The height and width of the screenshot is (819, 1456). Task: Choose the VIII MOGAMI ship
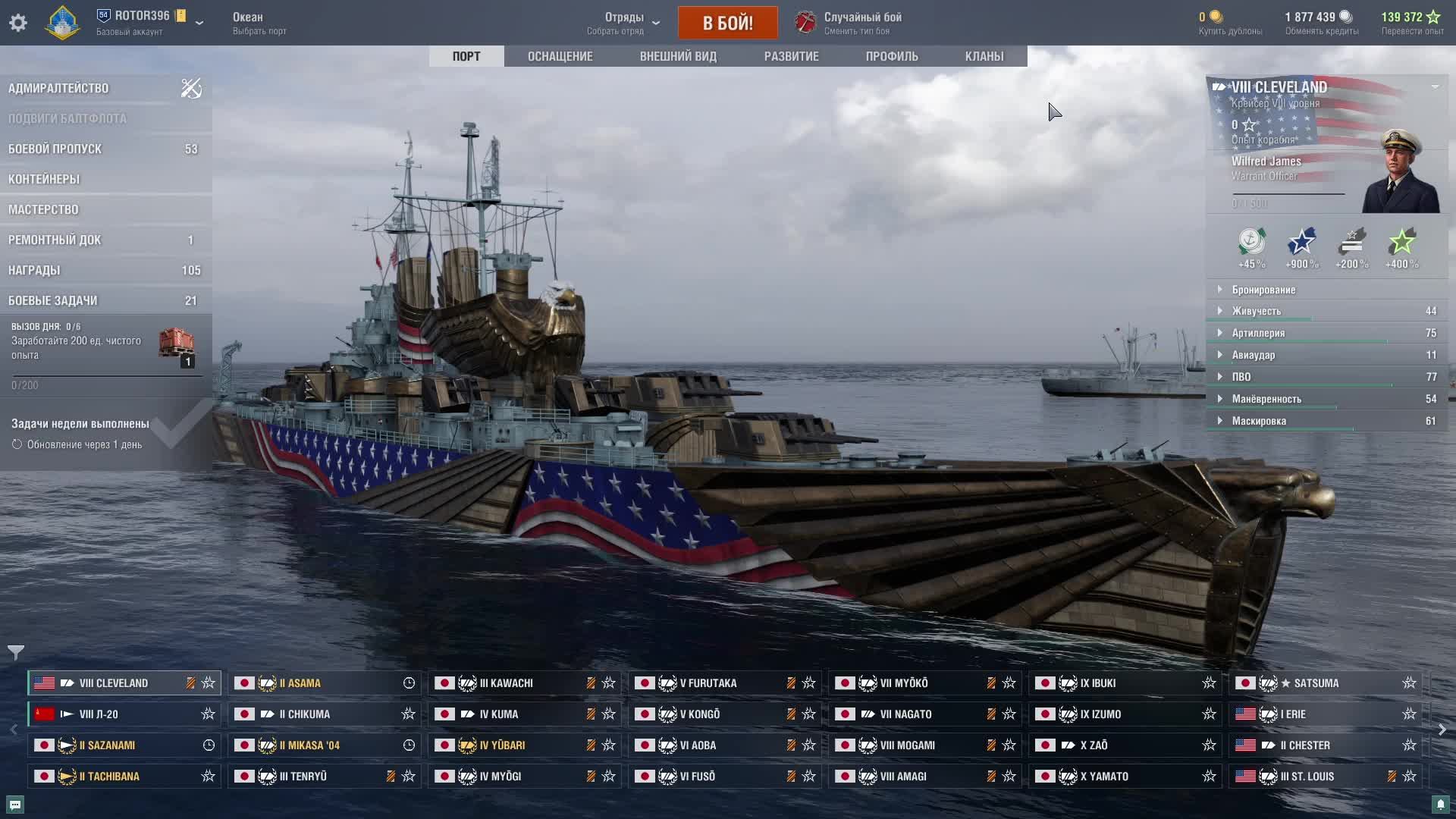click(x=907, y=745)
